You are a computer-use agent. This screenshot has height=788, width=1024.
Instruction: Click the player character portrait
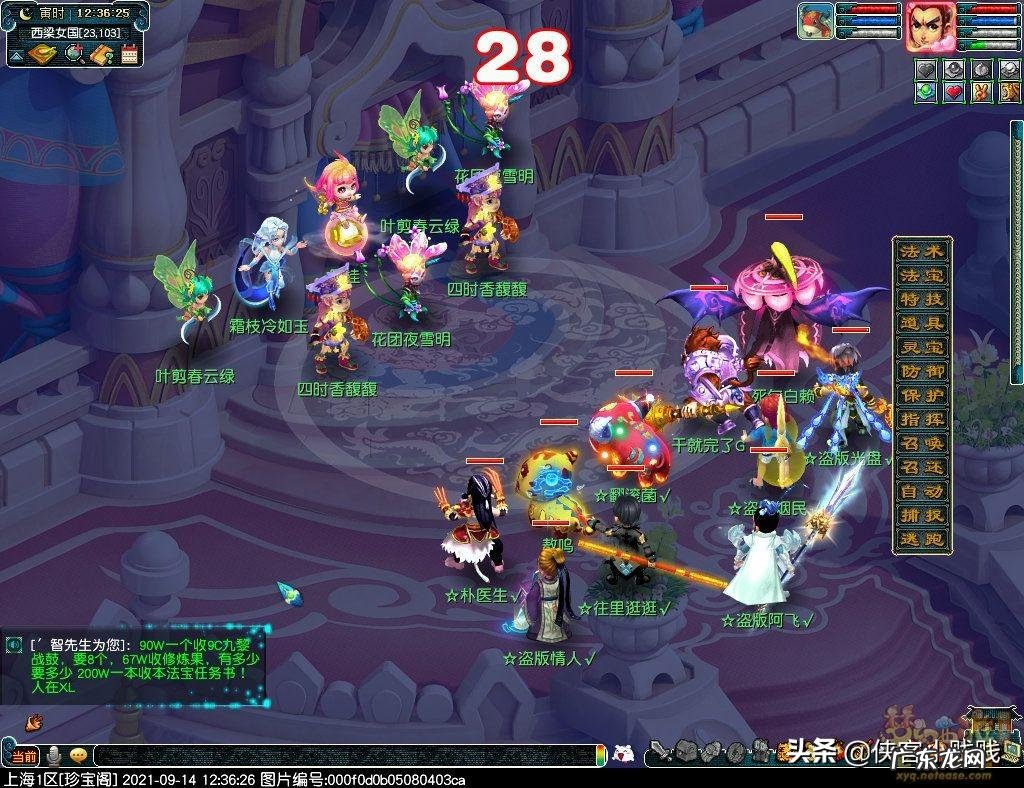tap(929, 26)
